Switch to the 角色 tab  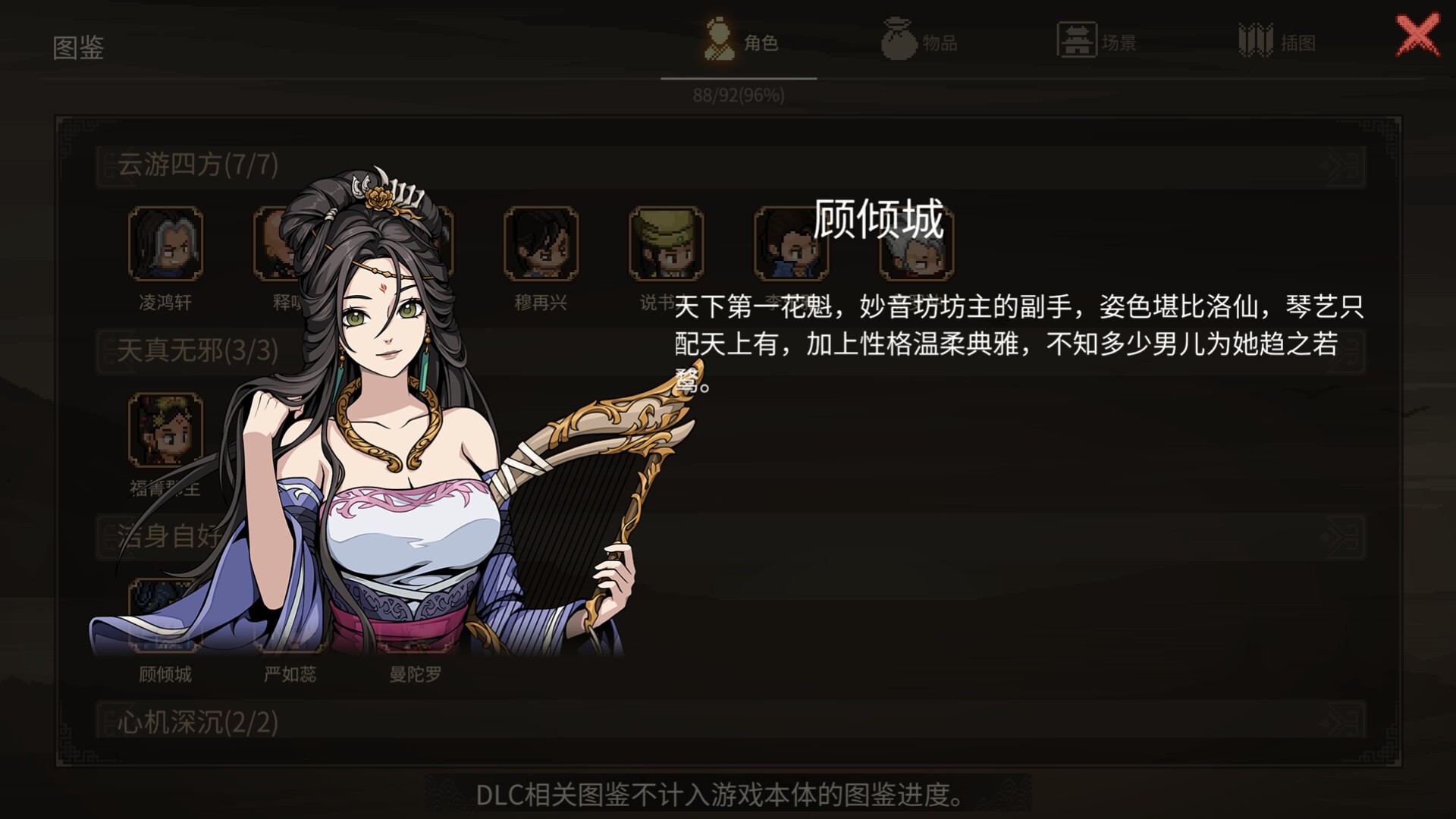pos(739,42)
